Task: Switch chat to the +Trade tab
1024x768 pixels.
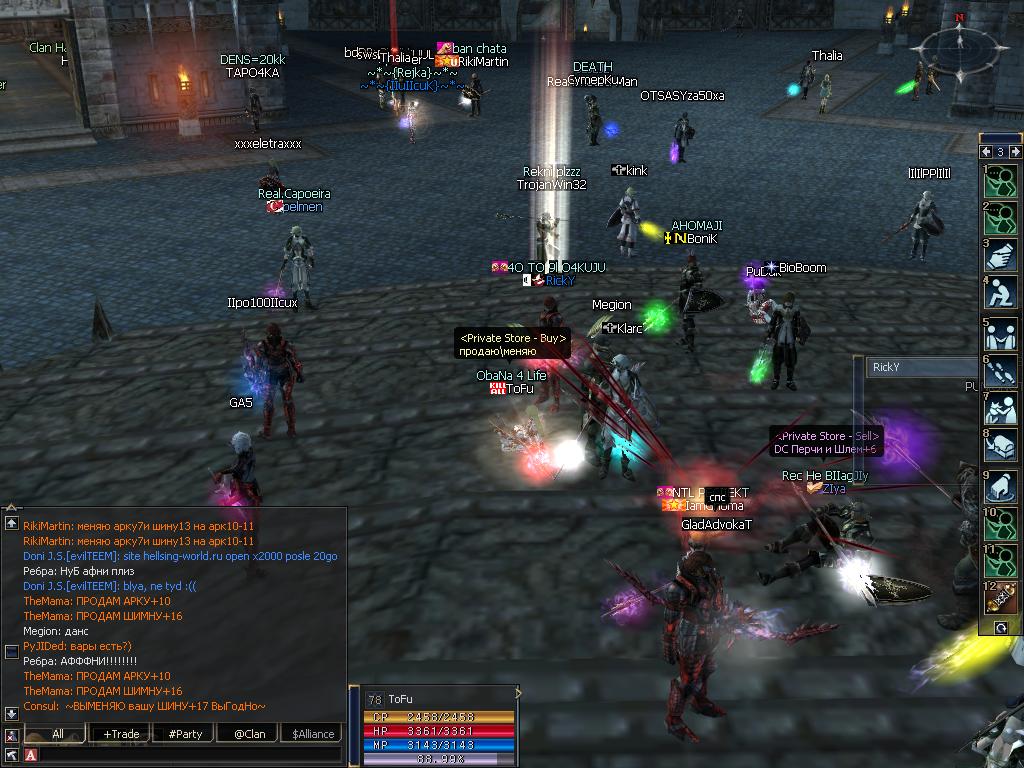Action: pos(121,734)
